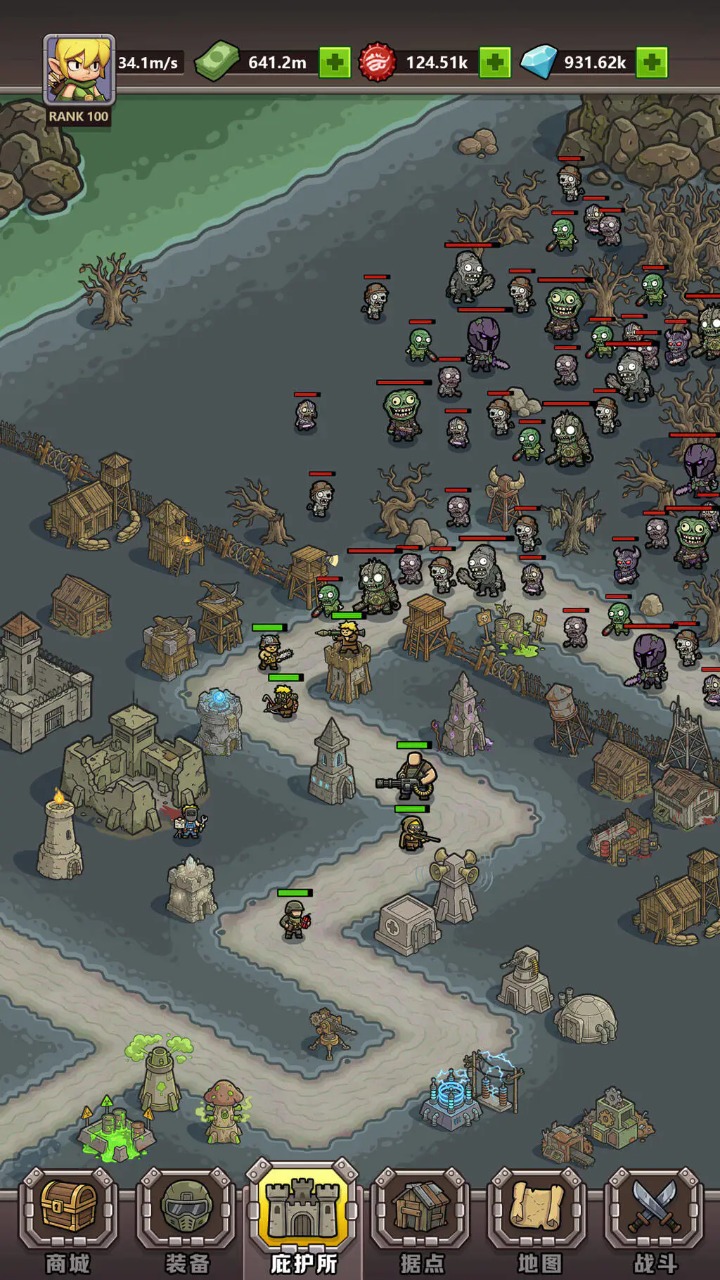Switch to the 装备 equipment tab
The height and width of the screenshot is (1280, 720).
pos(185,1220)
